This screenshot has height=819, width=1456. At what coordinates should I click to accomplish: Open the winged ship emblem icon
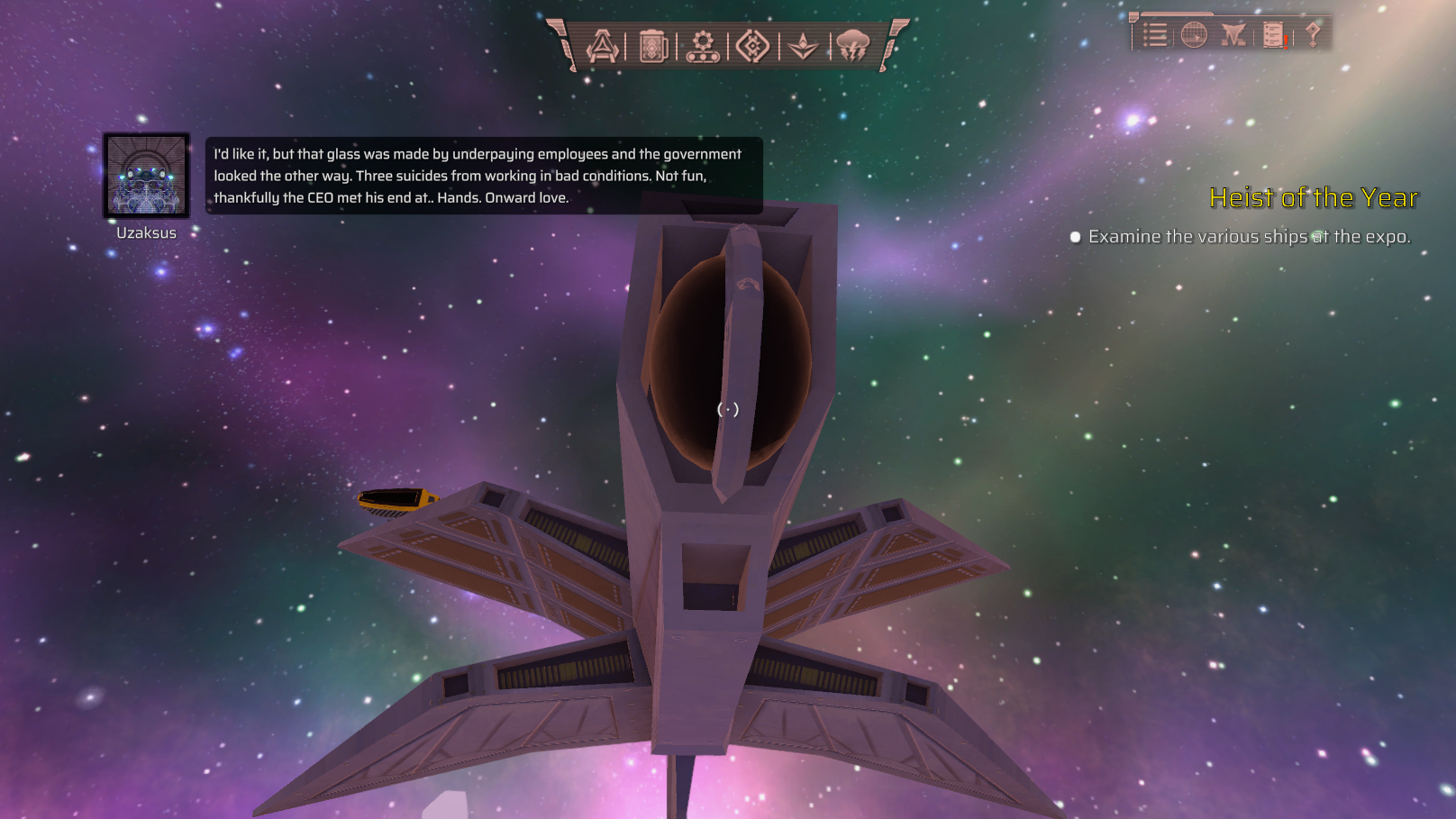tap(803, 46)
